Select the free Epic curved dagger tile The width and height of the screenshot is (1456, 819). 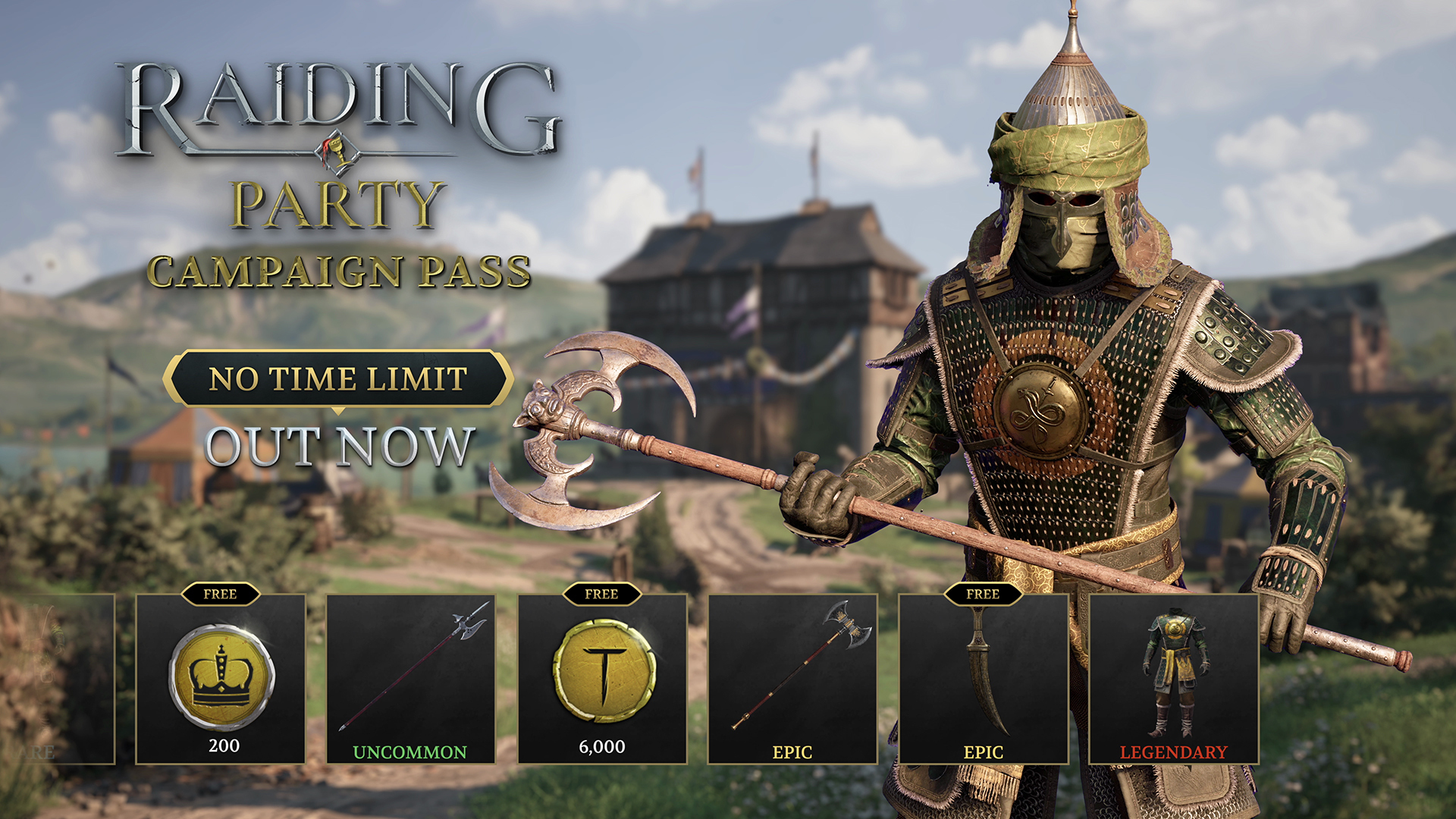[984, 679]
